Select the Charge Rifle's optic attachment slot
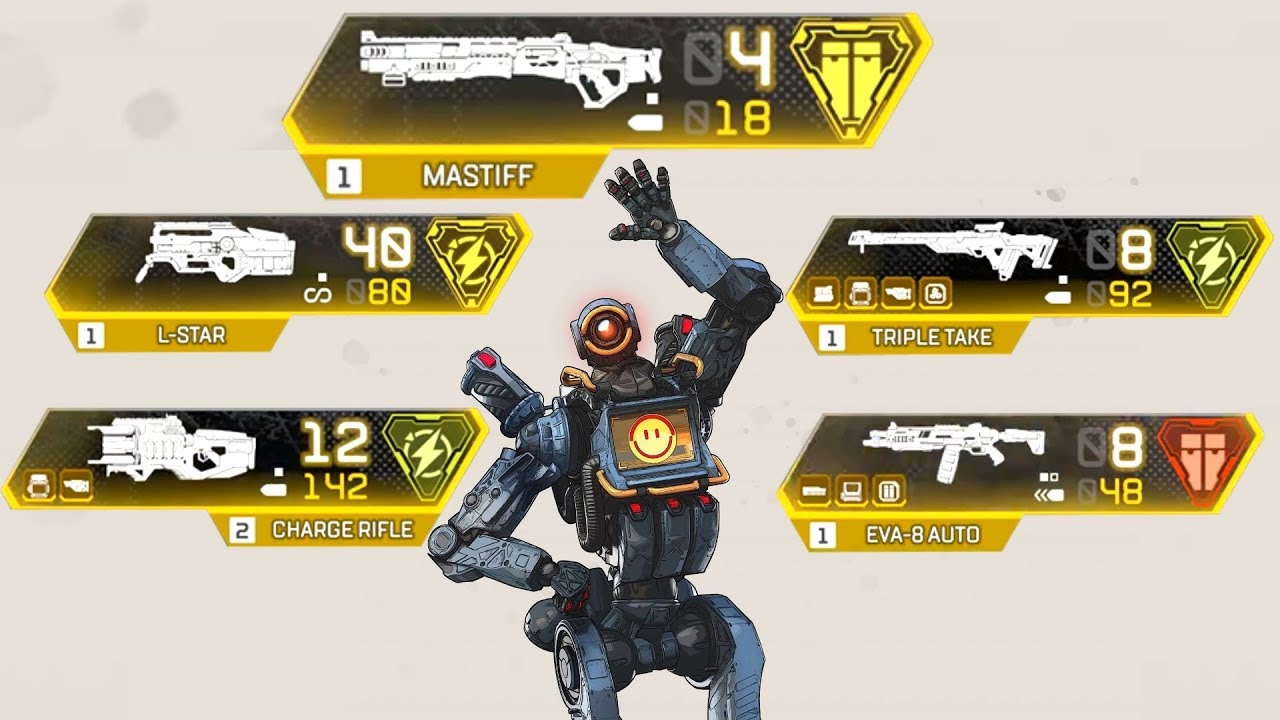1280x720 pixels. tap(41, 486)
